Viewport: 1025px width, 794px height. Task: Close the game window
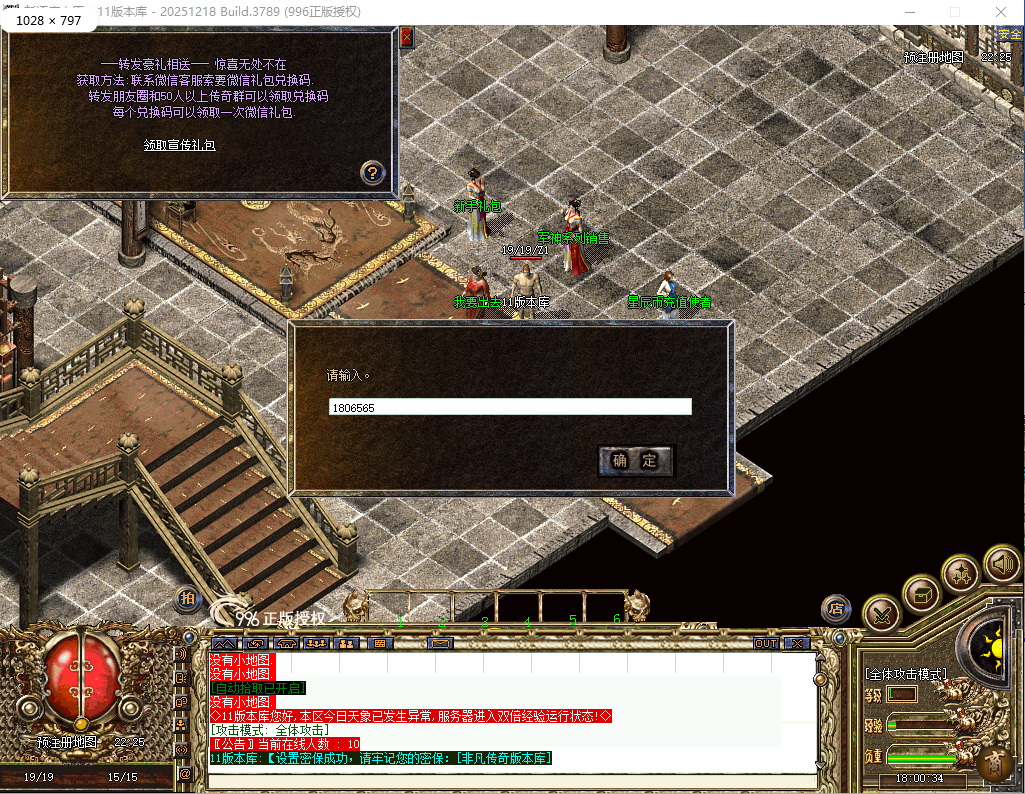pos(1001,12)
